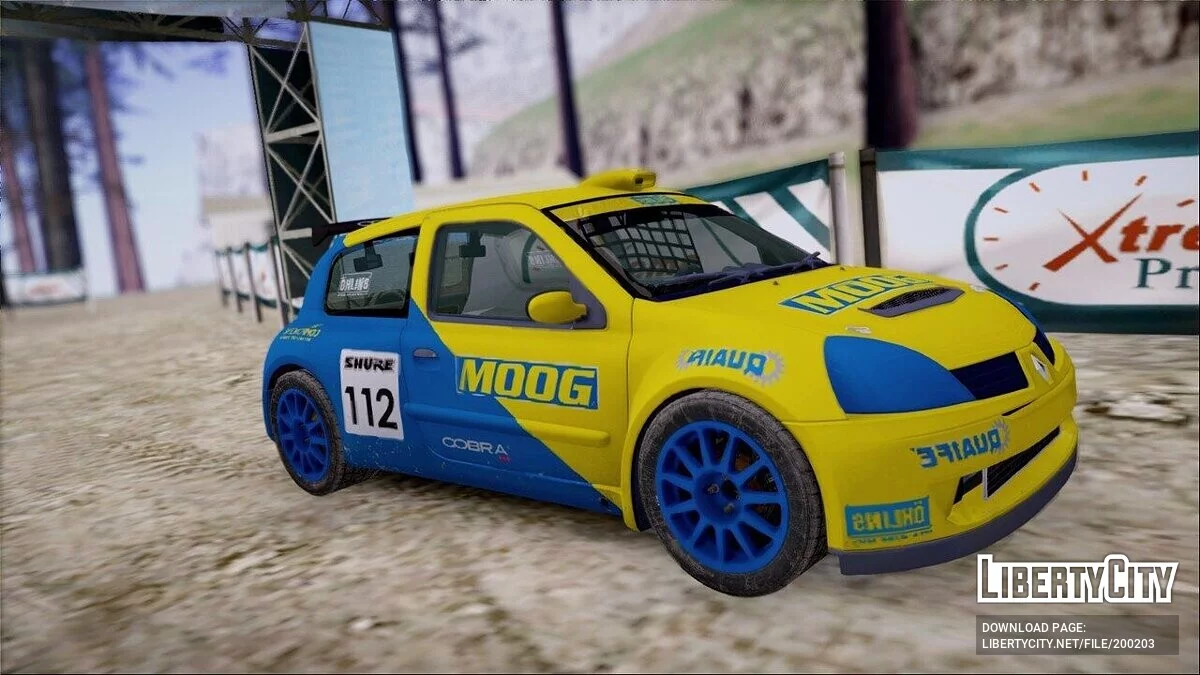Click the LibertyCity watermark logo
This screenshot has width=1200, height=675.
pyautogui.click(x=1077, y=579)
